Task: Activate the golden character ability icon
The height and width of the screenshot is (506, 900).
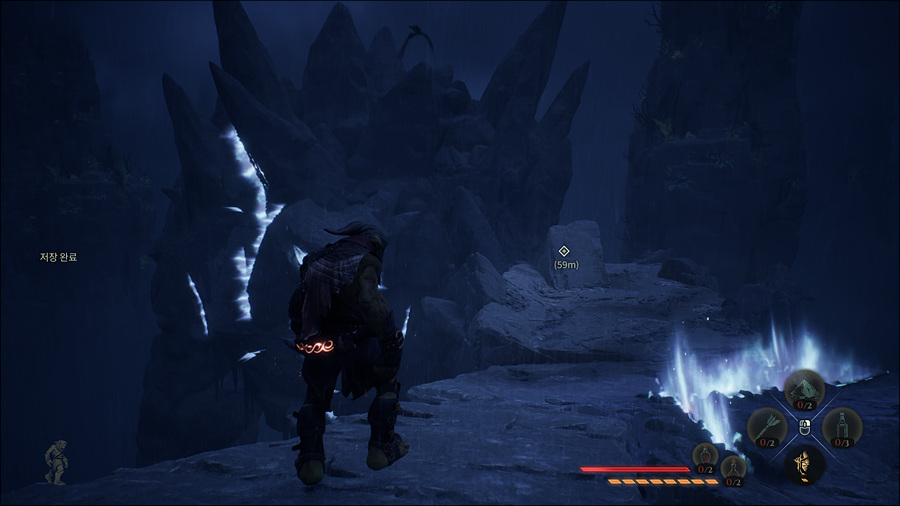Action: [x=804, y=464]
